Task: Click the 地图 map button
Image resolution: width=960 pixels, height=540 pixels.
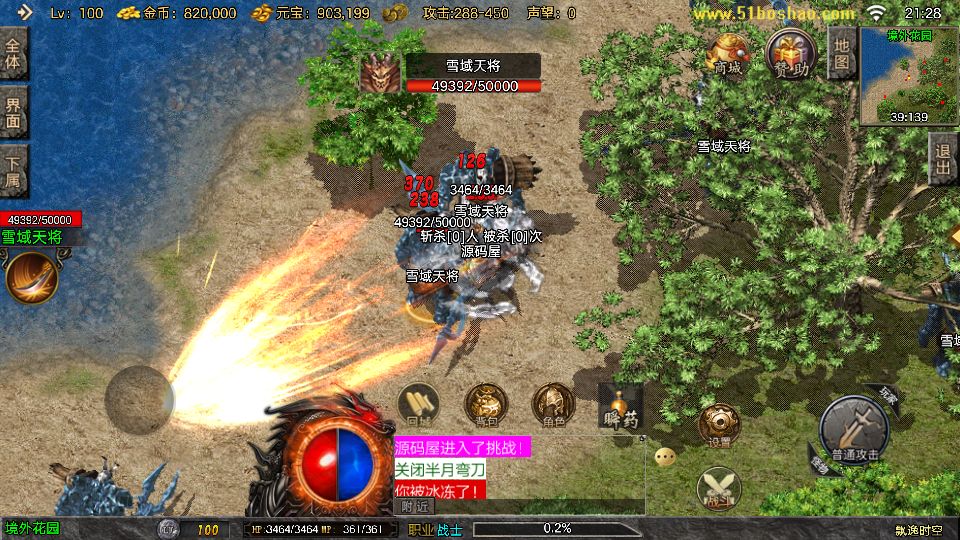Action: coord(843,53)
